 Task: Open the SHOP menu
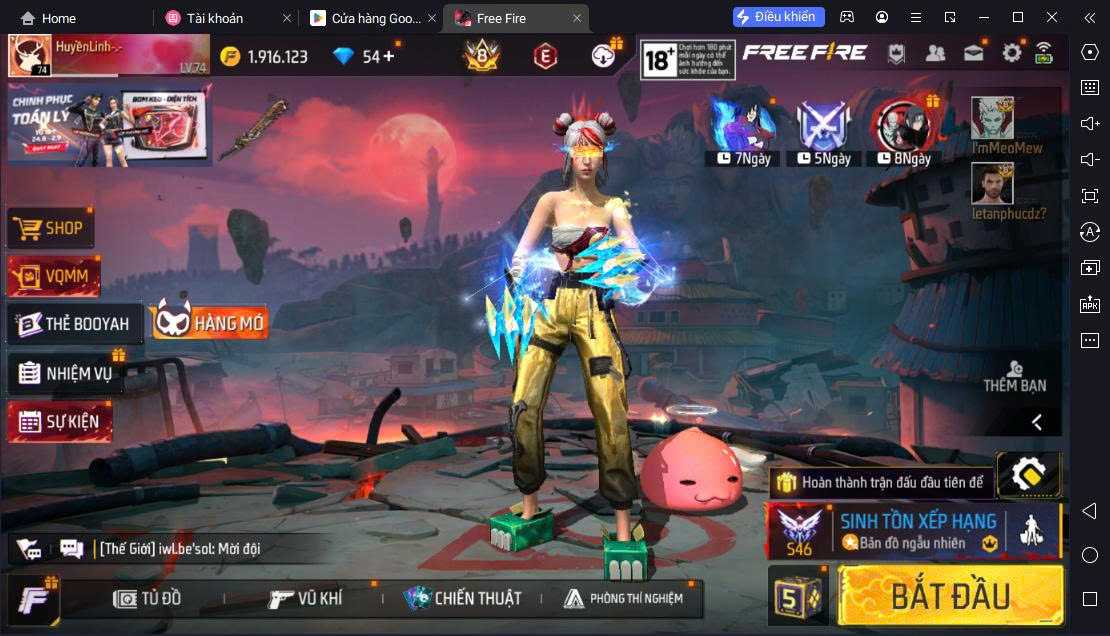(51, 228)
